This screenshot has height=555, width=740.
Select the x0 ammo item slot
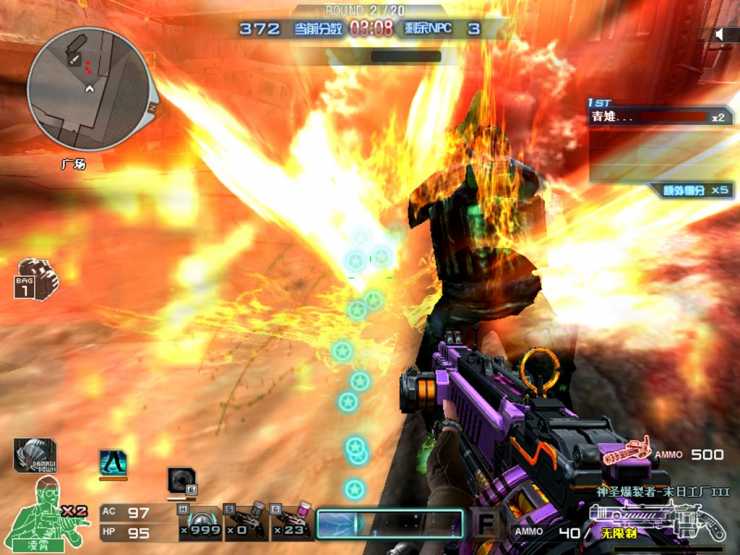[244, 523]
